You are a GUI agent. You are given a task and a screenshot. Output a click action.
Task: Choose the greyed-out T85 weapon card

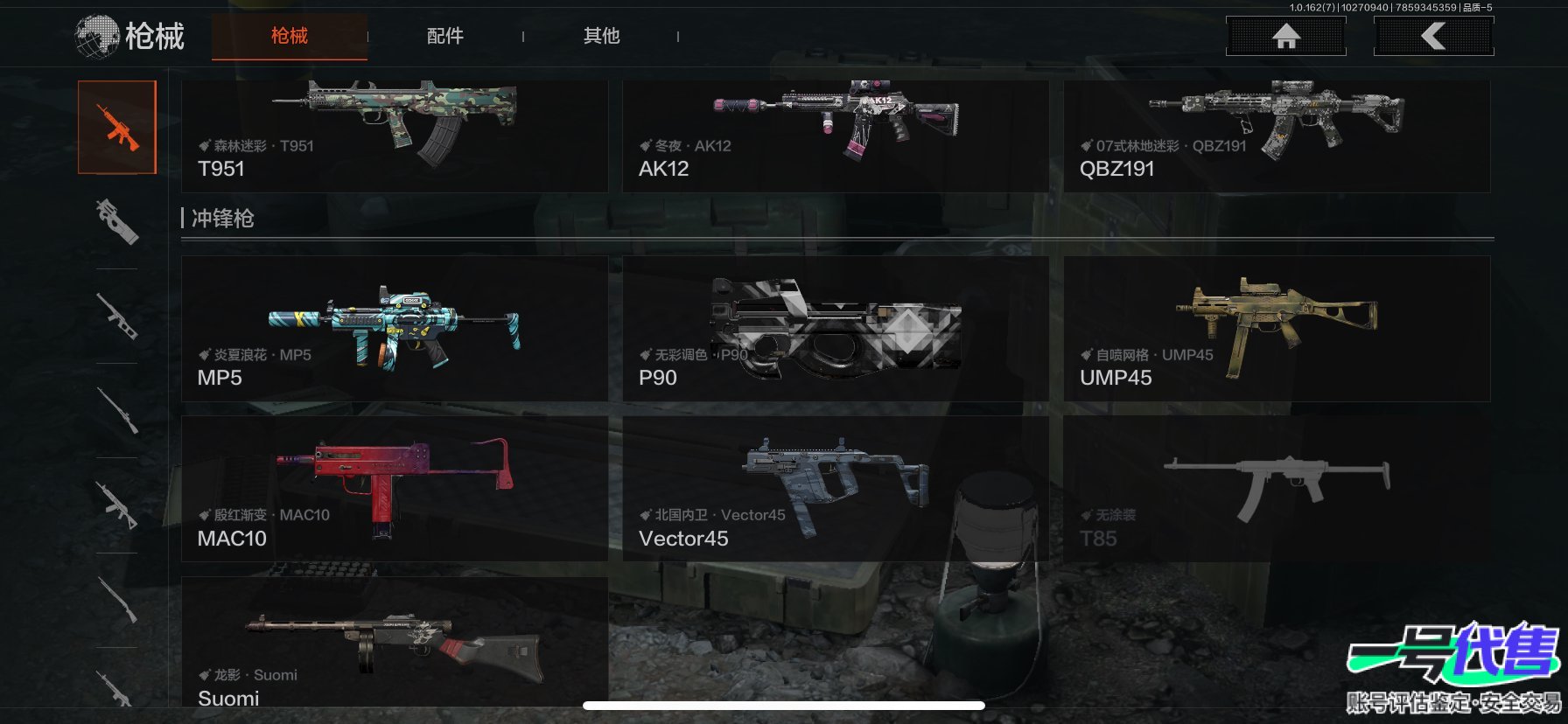(1276, 489)
